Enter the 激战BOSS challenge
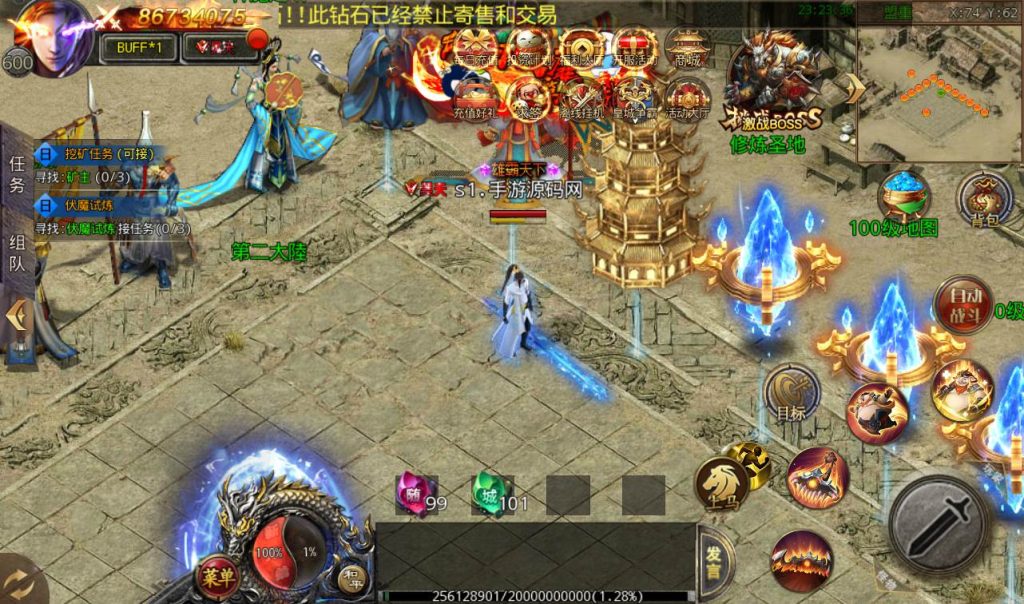1024x604 pixels. (770, 85)
